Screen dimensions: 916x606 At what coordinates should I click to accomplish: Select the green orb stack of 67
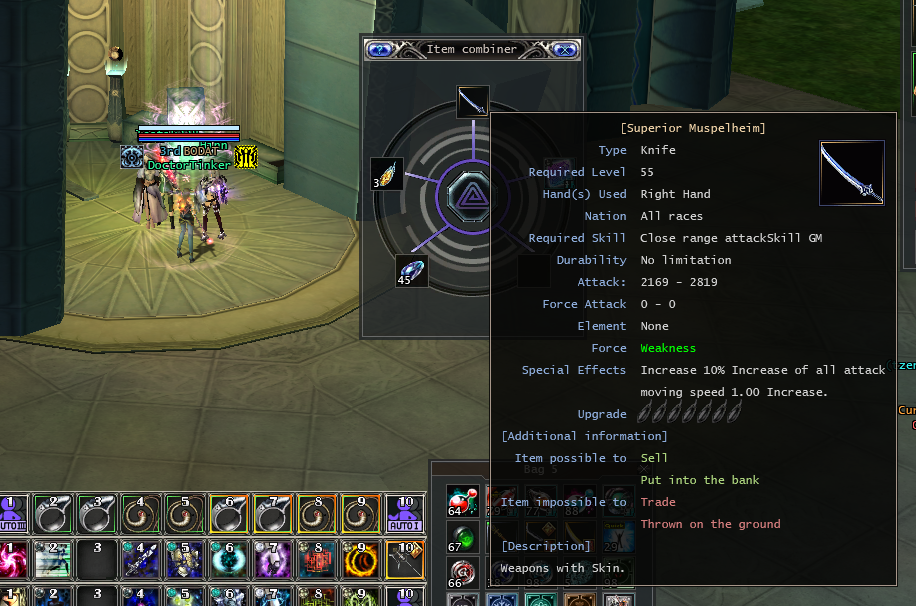point(462,537)
